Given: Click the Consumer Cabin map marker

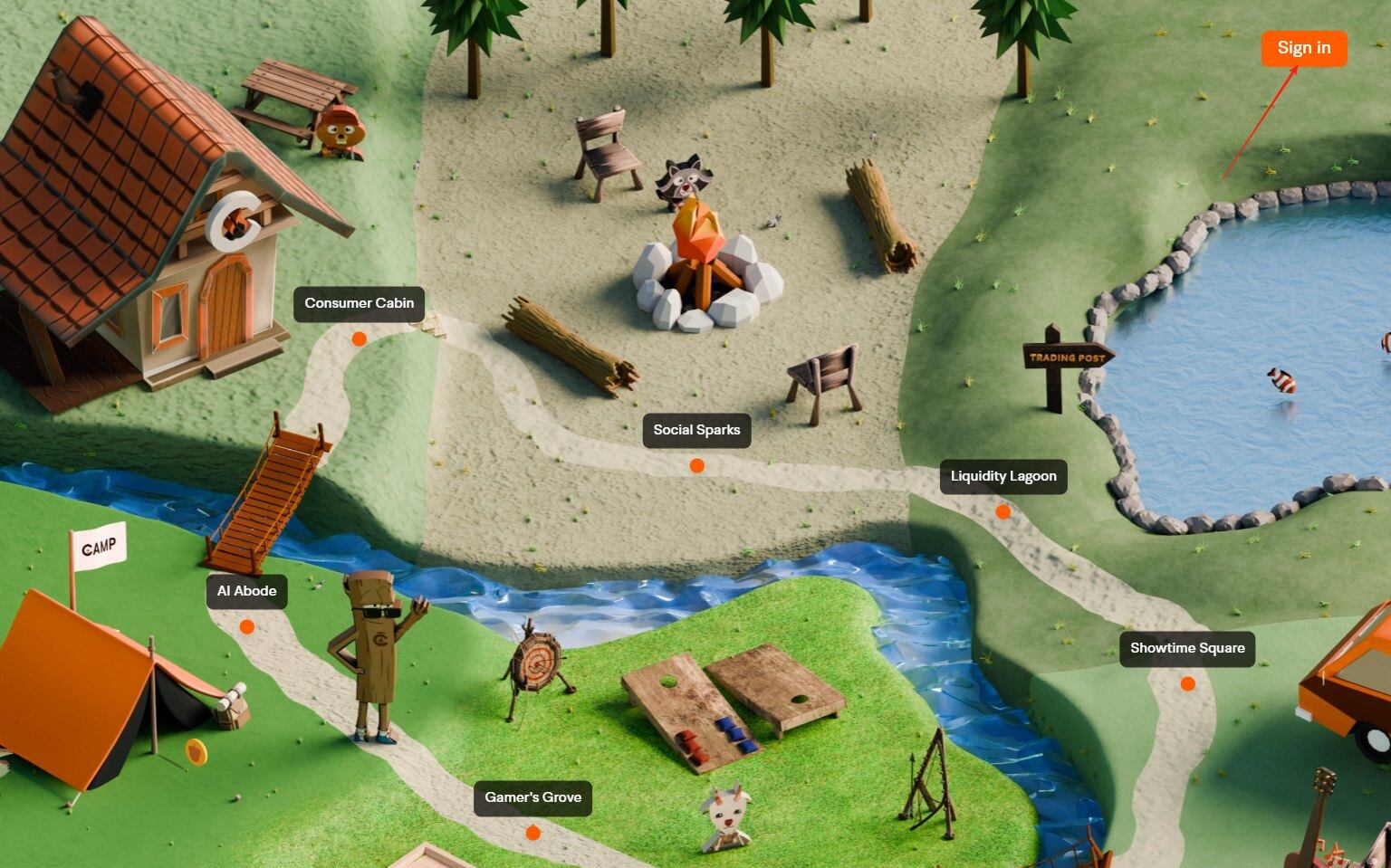Looking at the screenshot, I should [x=359, y=339].
